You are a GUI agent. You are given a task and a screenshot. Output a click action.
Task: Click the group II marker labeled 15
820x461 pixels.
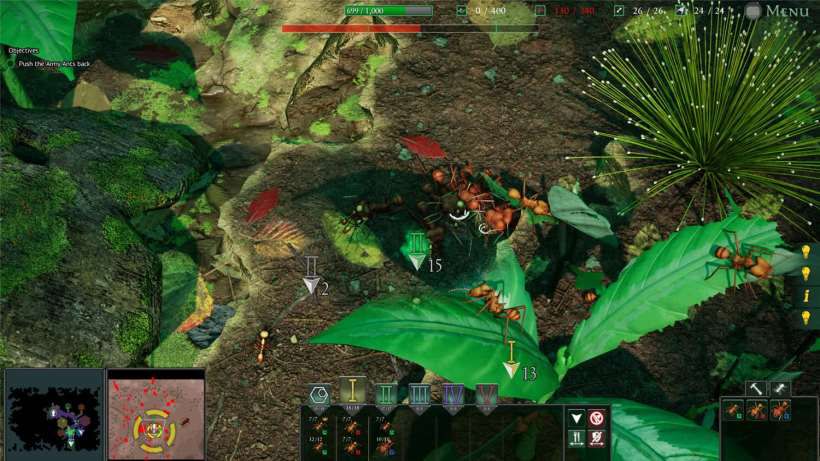point(417,250)
